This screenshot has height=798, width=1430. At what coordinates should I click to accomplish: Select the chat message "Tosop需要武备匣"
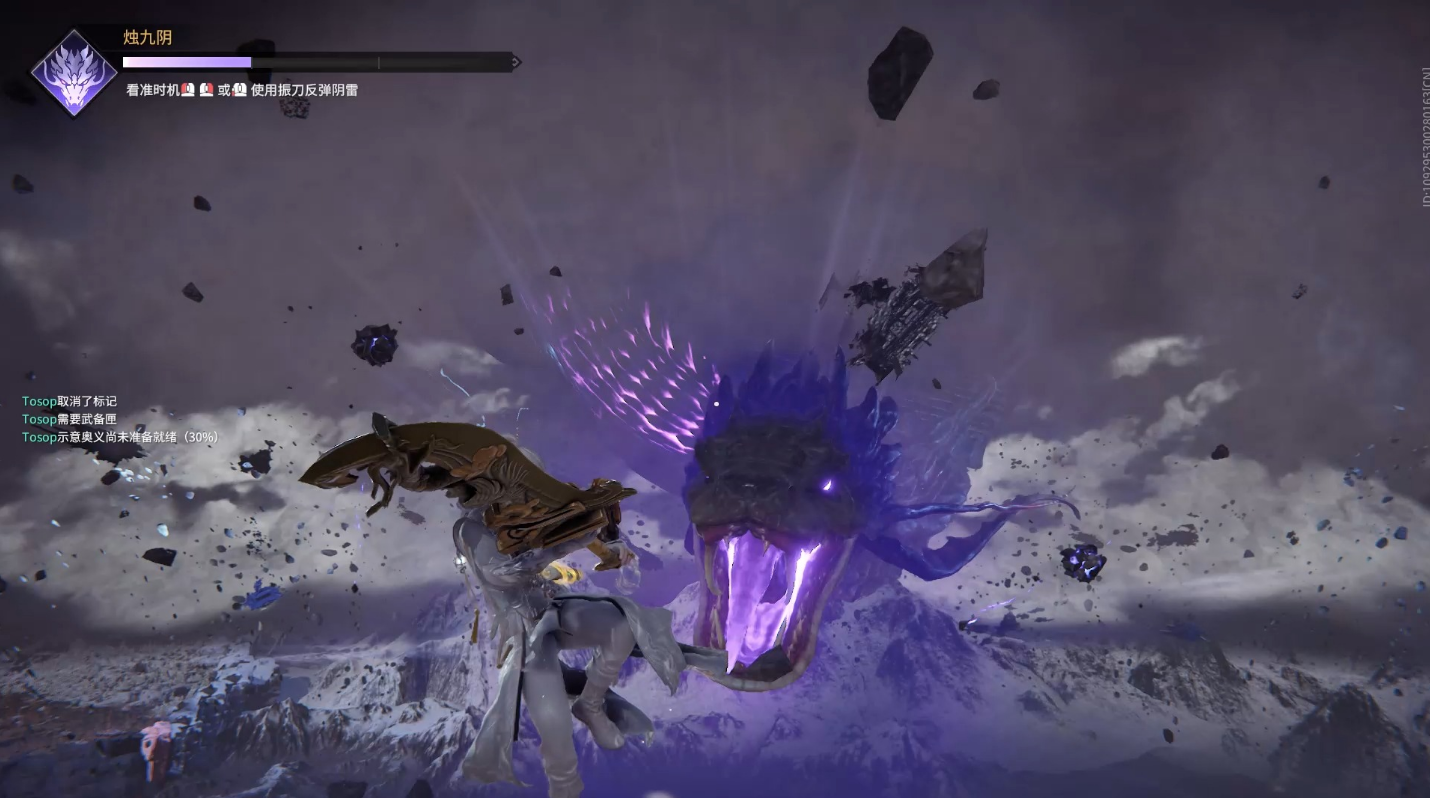pos(69,419)
